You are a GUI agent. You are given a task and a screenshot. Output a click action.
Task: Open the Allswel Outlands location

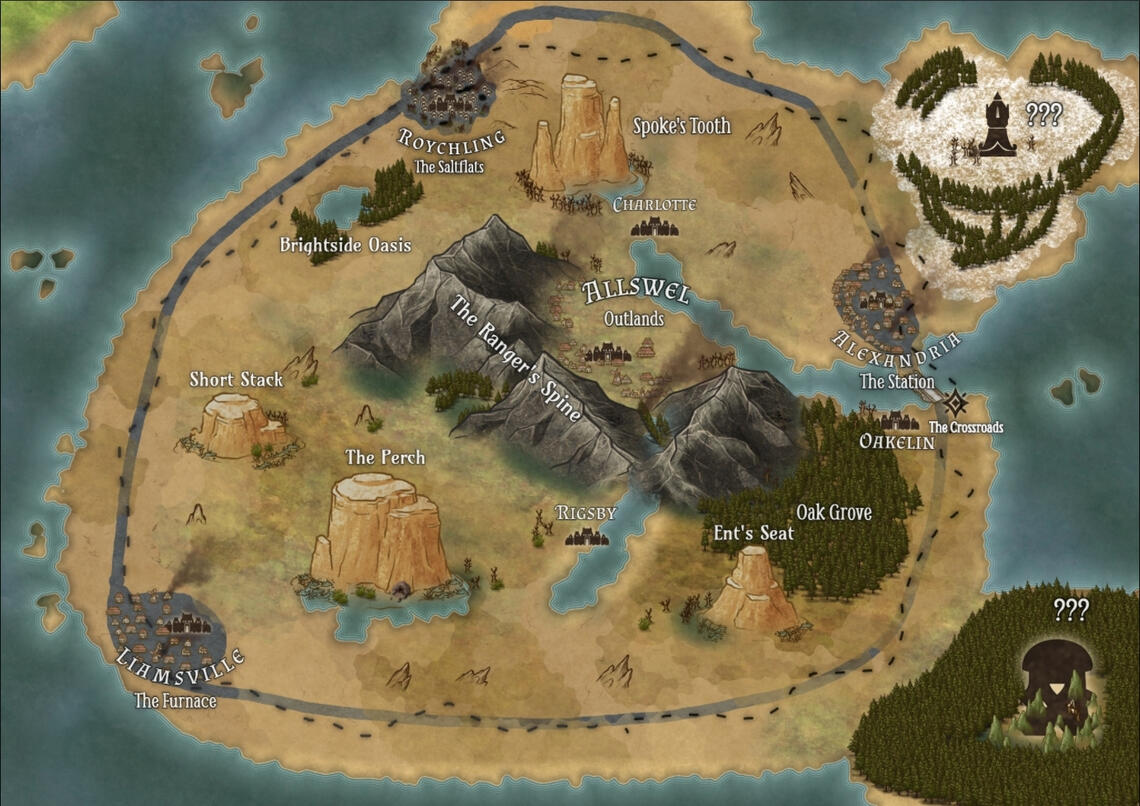607,352
